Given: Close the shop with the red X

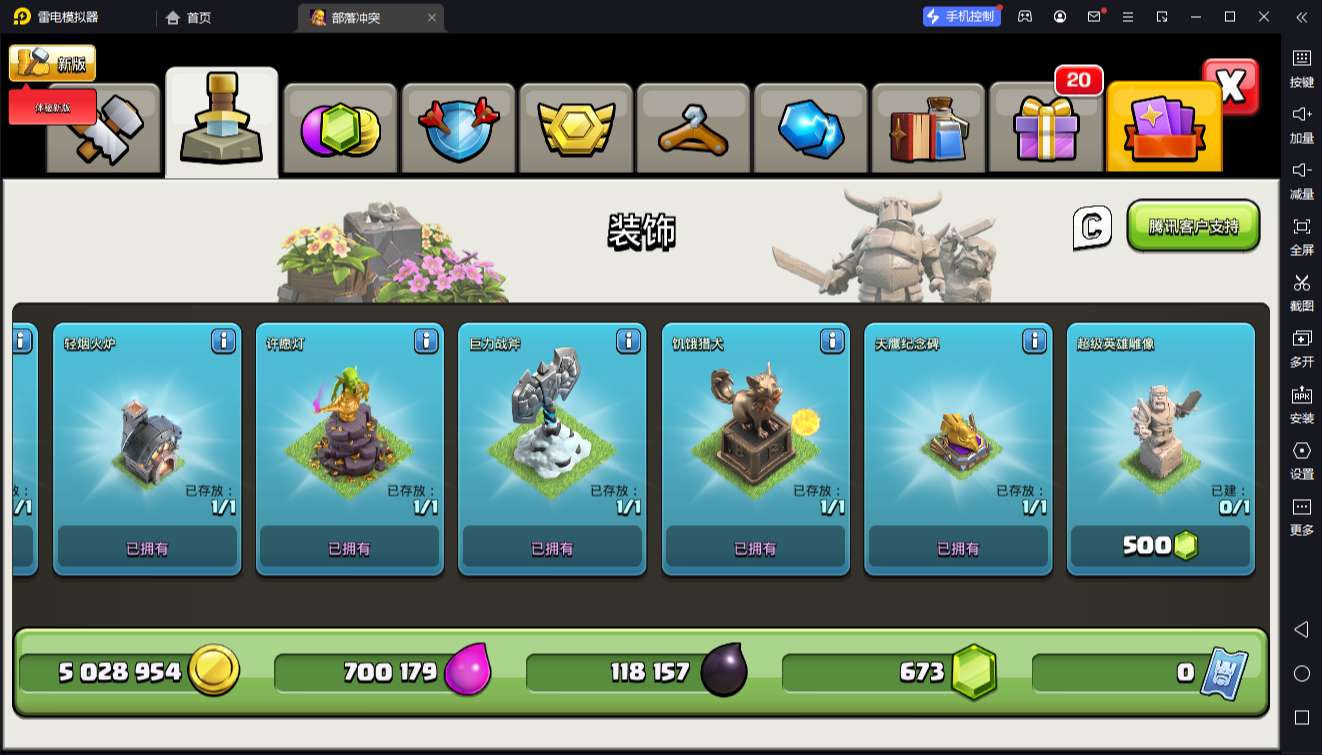Looking at the screenshot, I should [x=1231, y=88].
